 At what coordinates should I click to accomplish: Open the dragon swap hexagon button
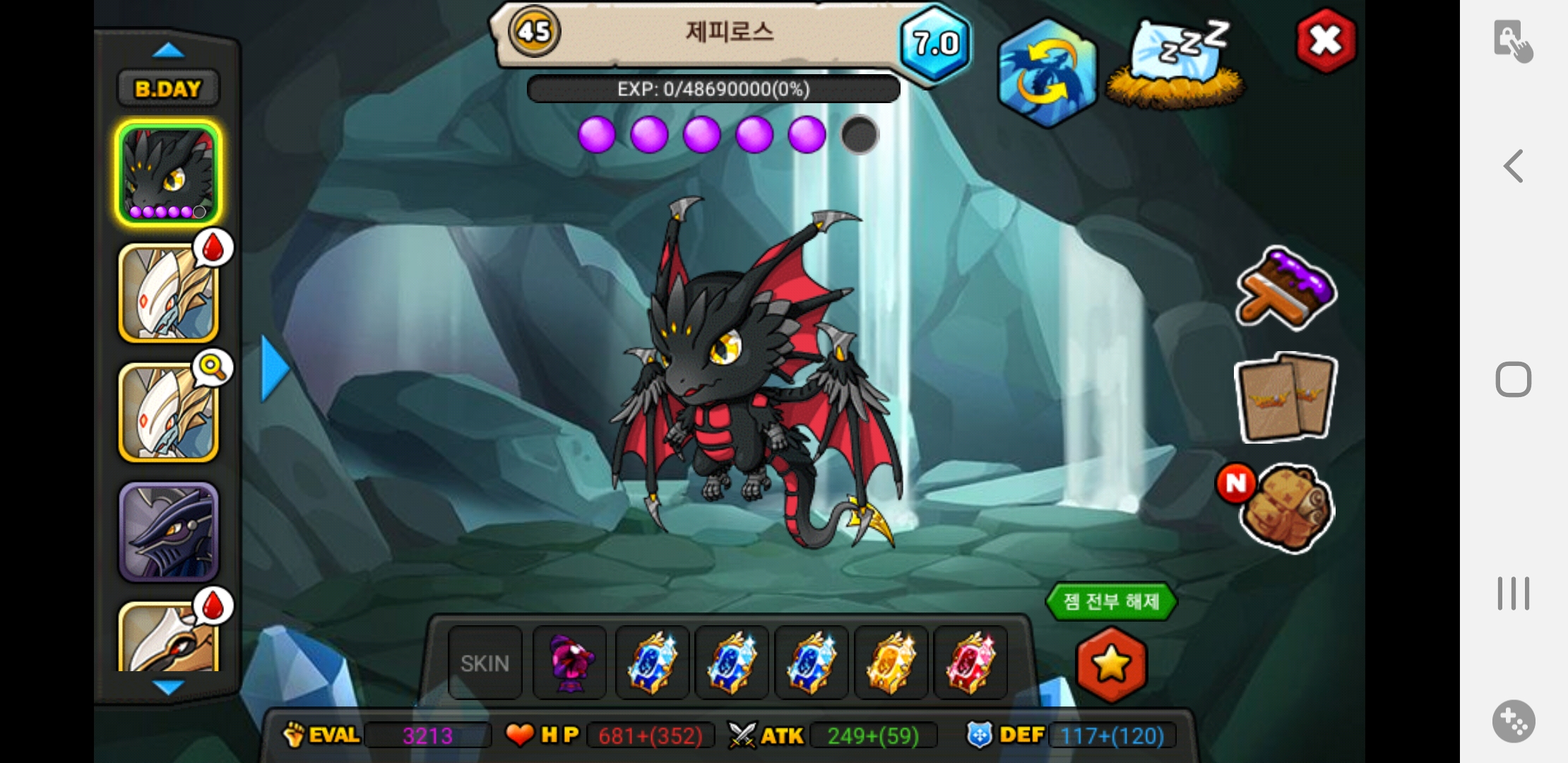pyautogui.click(x=1046, y=73)
